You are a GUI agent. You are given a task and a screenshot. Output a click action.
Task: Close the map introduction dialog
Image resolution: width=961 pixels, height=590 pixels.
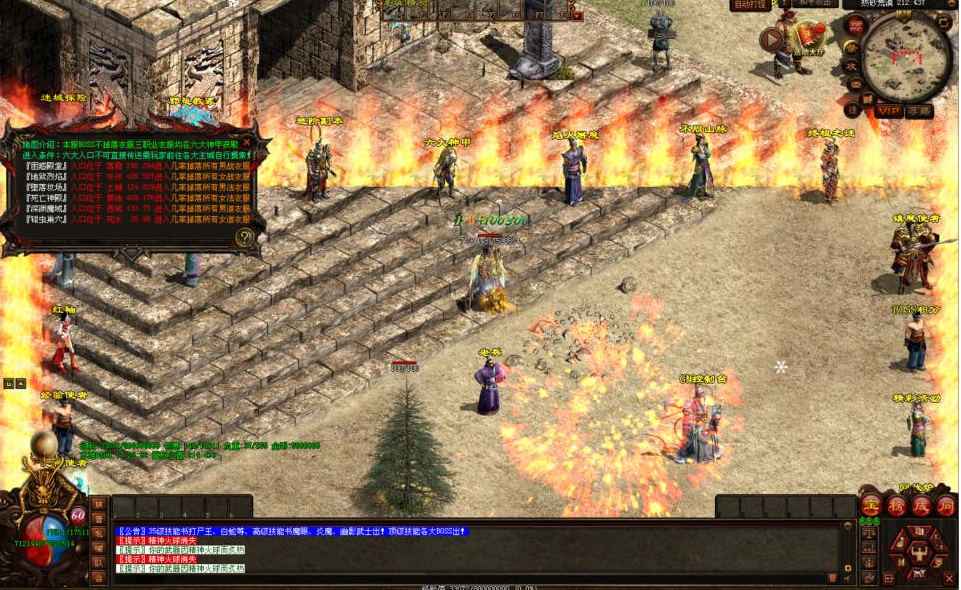[247, 143]
